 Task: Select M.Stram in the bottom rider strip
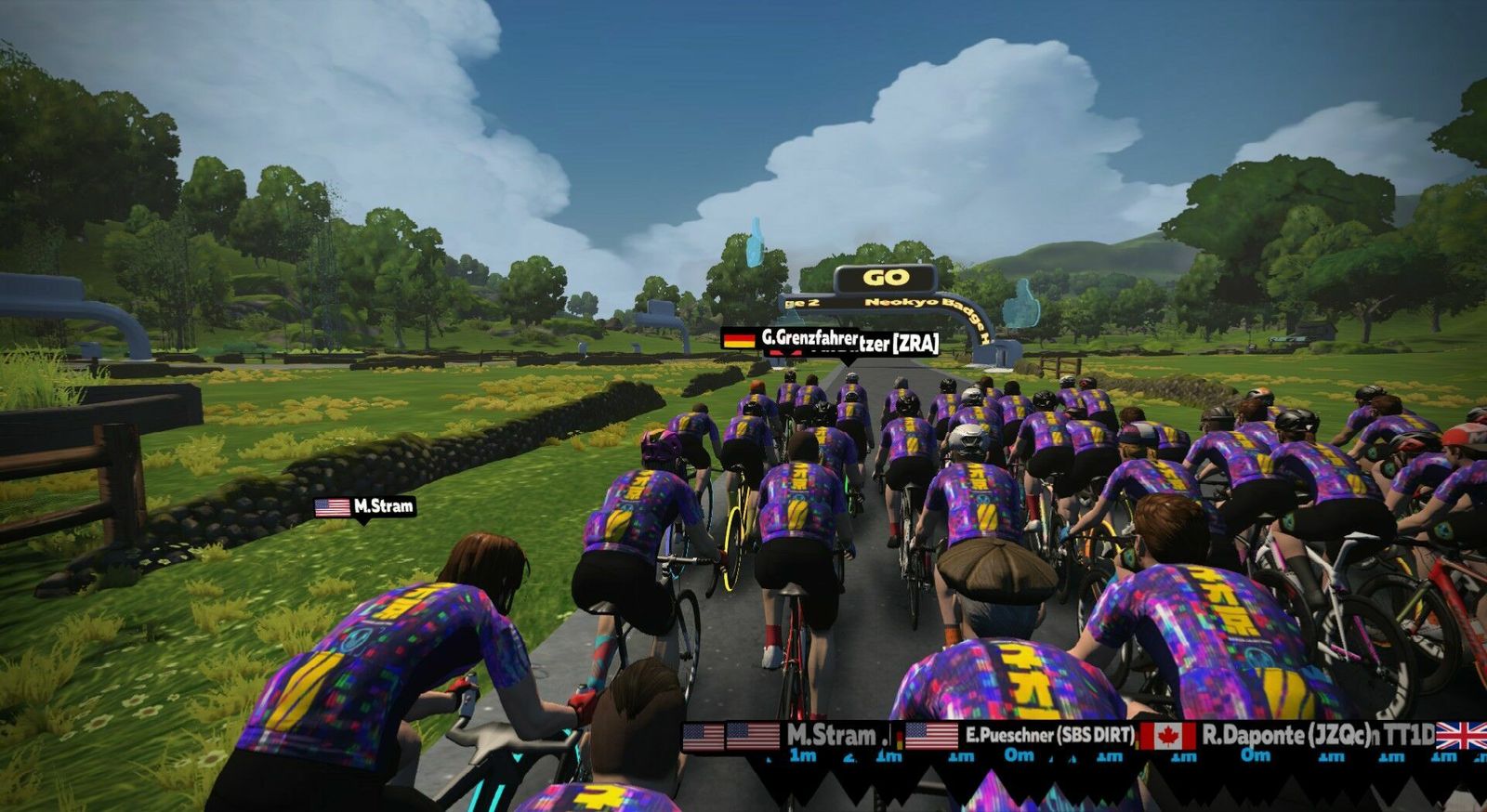pos(831,736)
